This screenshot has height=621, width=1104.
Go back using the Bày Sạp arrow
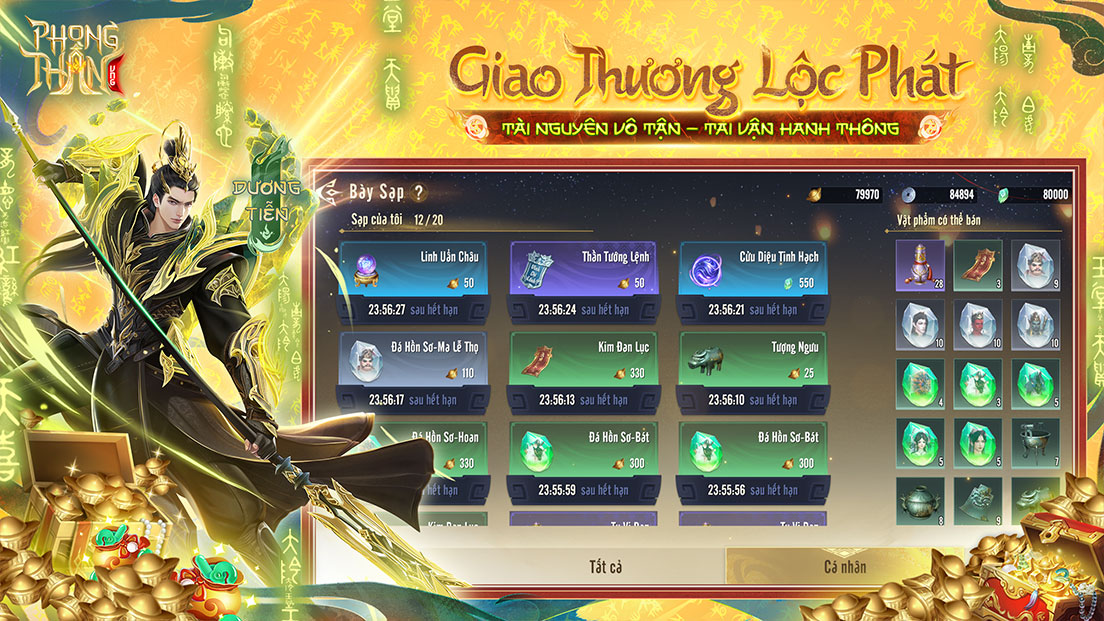point(328,190)
